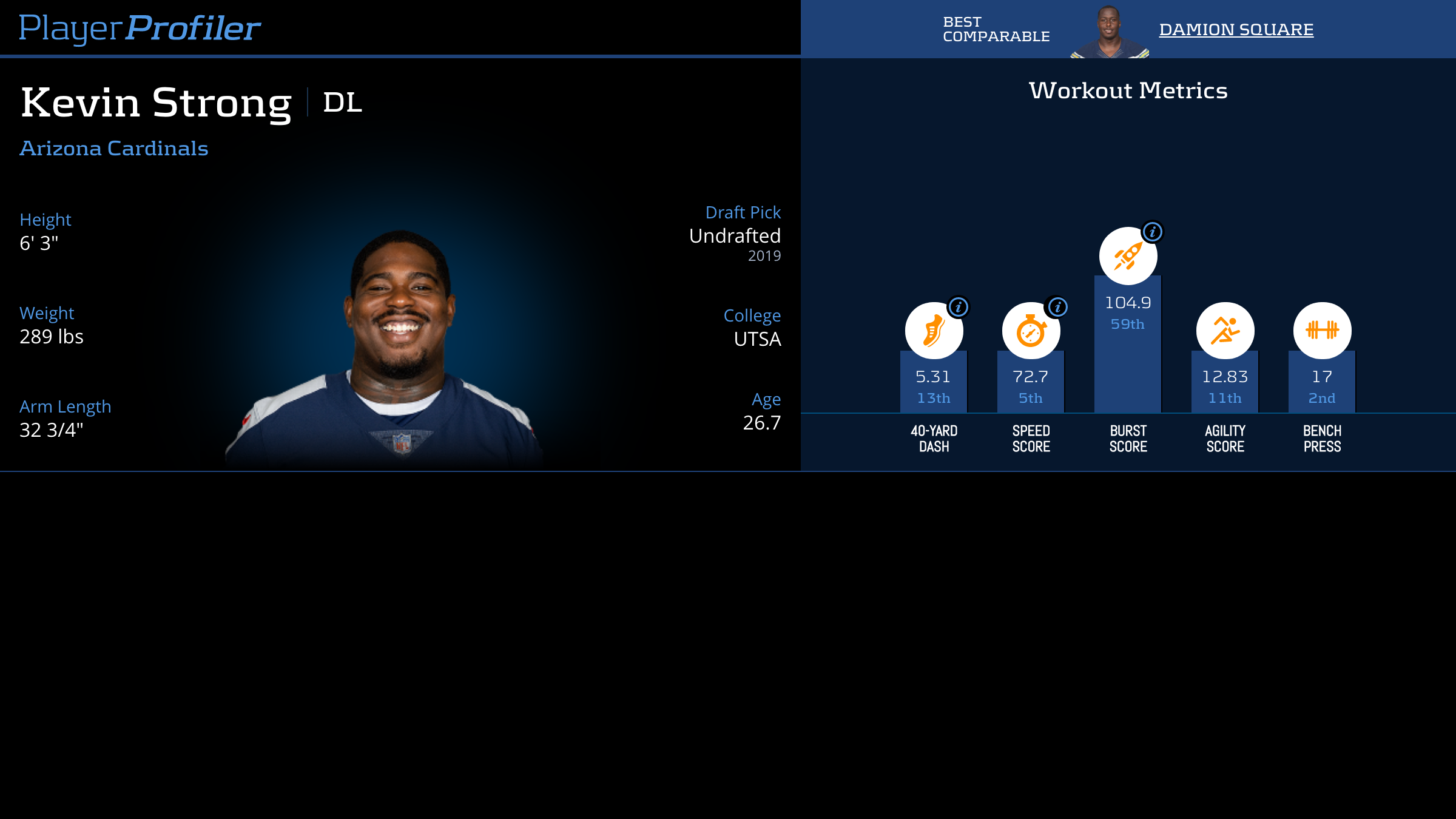Click the Agility Score running-man icon
Viewport: 1456px width, 819px height.
1225,331
